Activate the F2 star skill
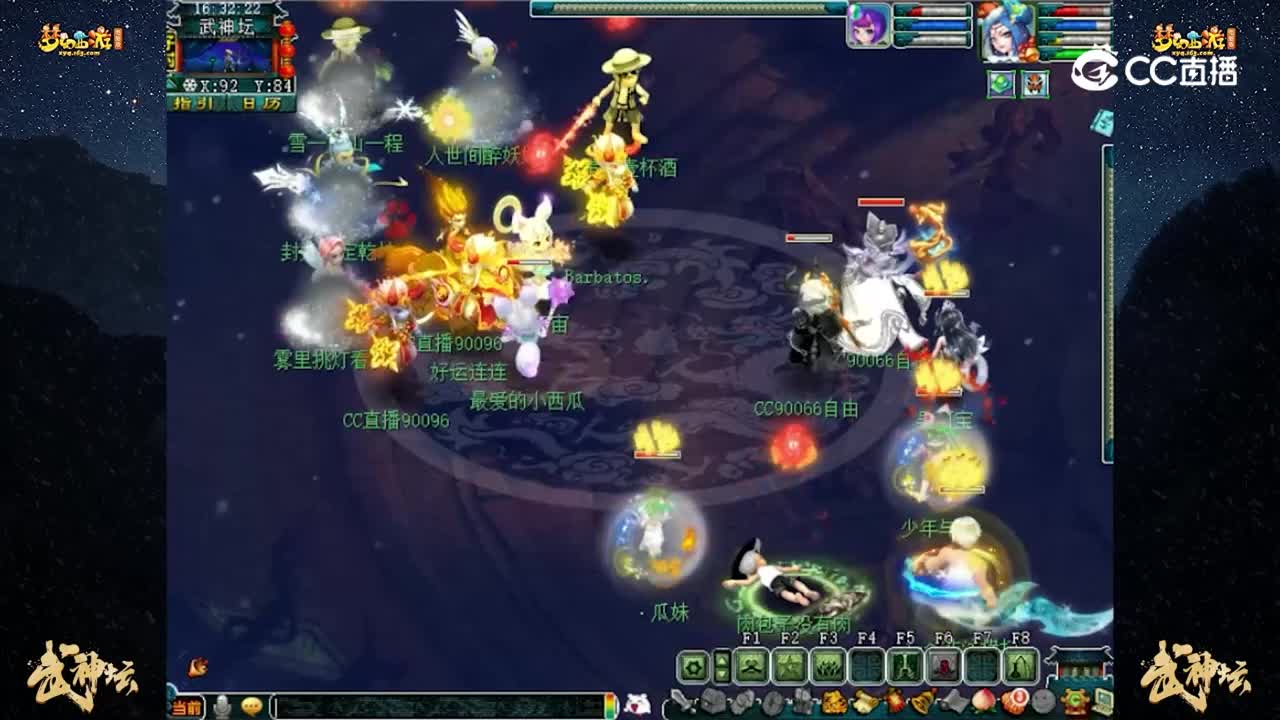This screenshot has width=1280, height=720. tap(787, 666)
